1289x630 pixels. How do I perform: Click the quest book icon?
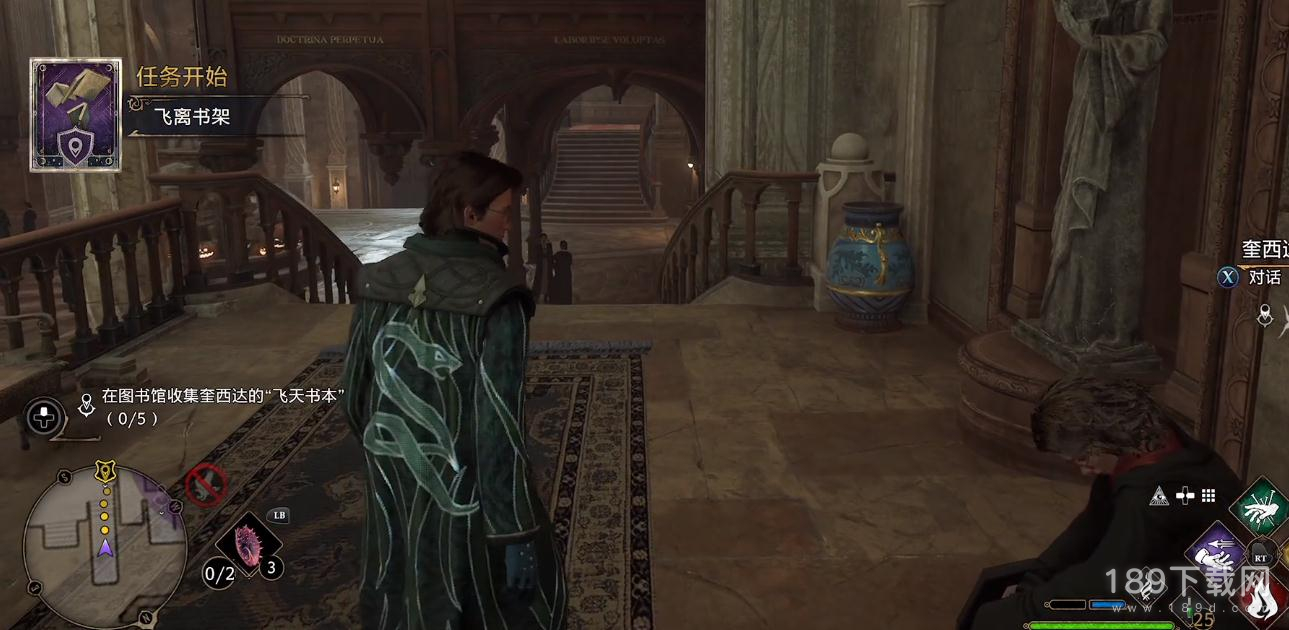click(x=75, y=114)
